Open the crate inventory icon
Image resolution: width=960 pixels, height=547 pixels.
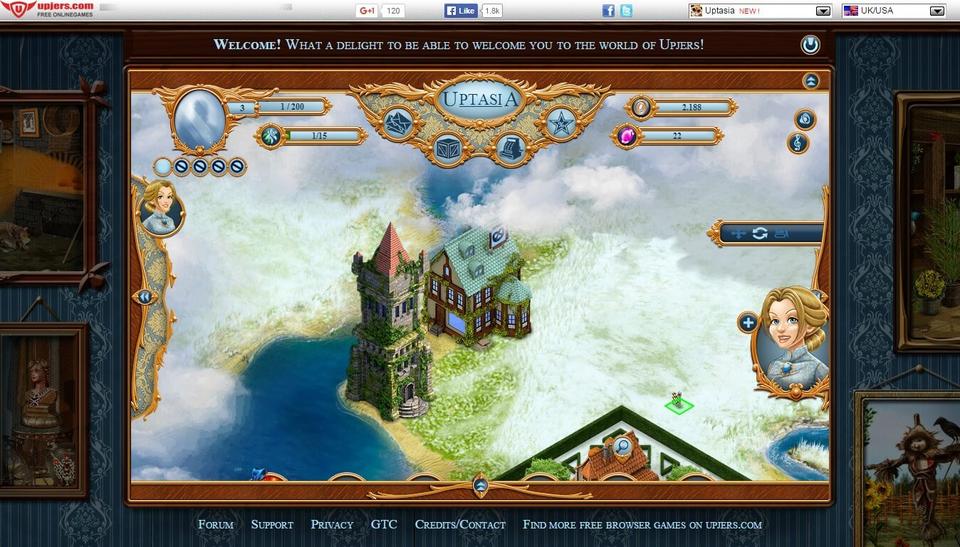pyautogui.click(x=447, y=149)
